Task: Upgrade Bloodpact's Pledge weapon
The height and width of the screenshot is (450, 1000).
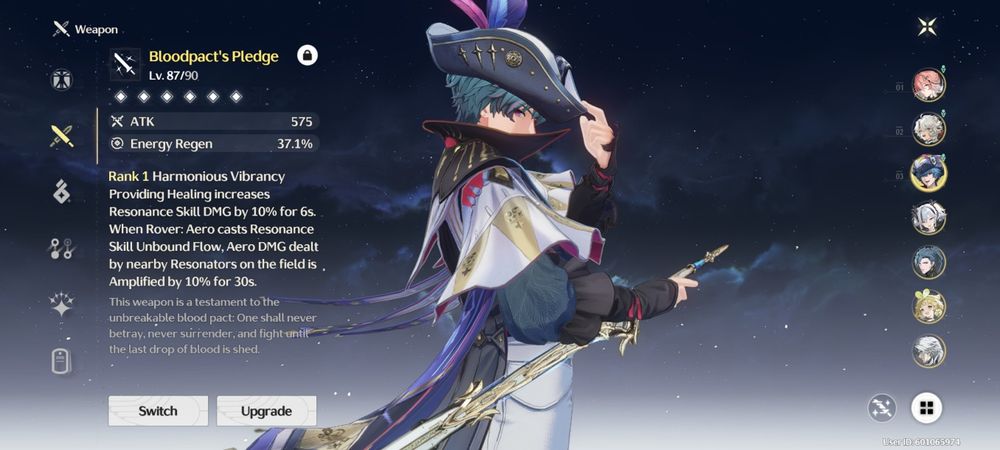Action: 266,411
